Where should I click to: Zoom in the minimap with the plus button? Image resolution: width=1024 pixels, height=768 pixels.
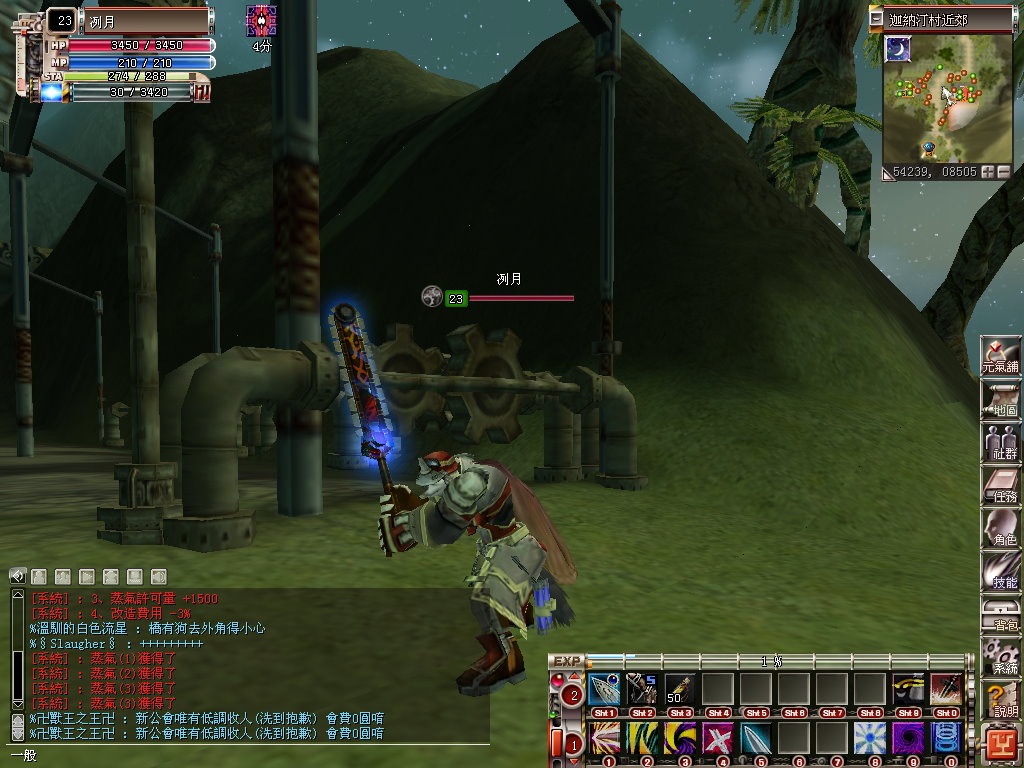tap(988, 172)
